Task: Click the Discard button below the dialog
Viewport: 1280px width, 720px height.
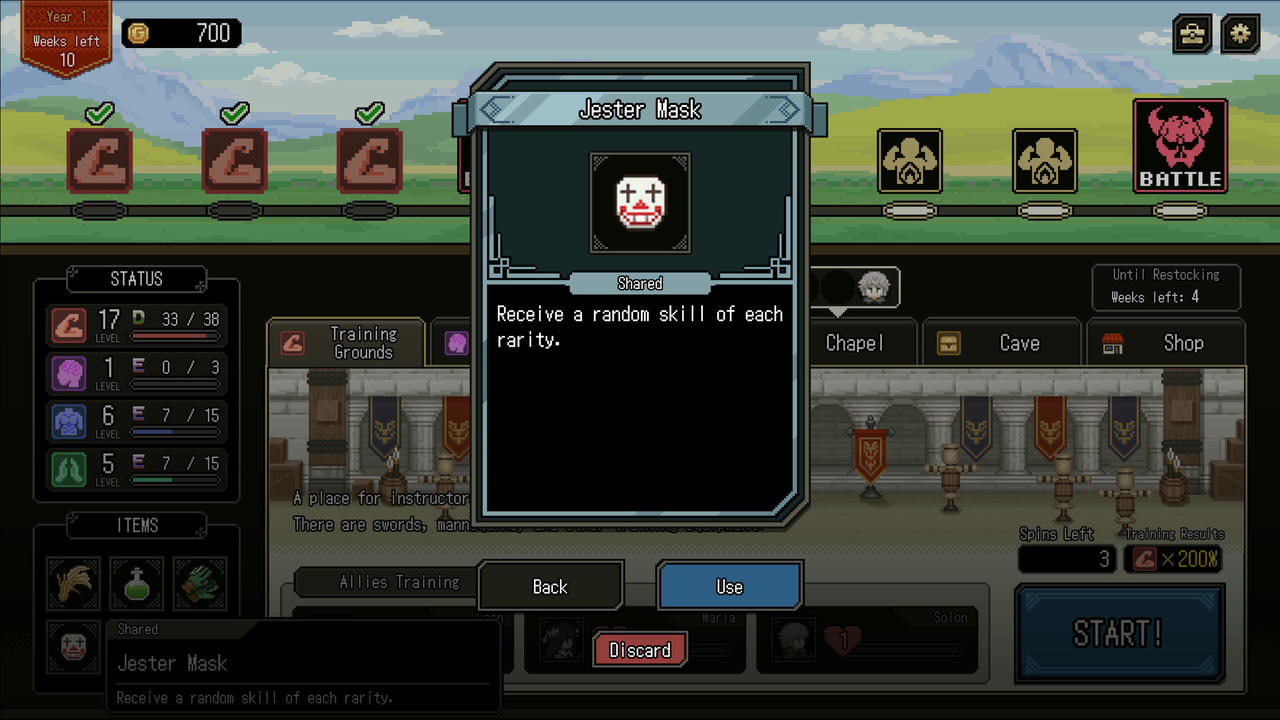Action: click(639, 650)
